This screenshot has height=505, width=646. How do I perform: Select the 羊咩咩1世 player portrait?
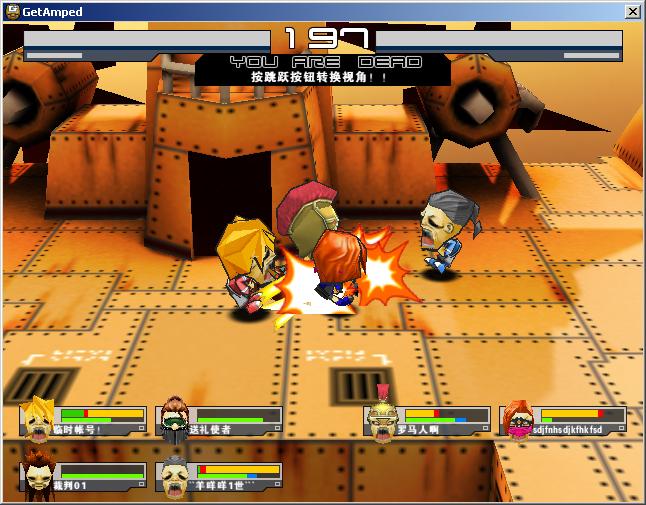click(175, 475)
